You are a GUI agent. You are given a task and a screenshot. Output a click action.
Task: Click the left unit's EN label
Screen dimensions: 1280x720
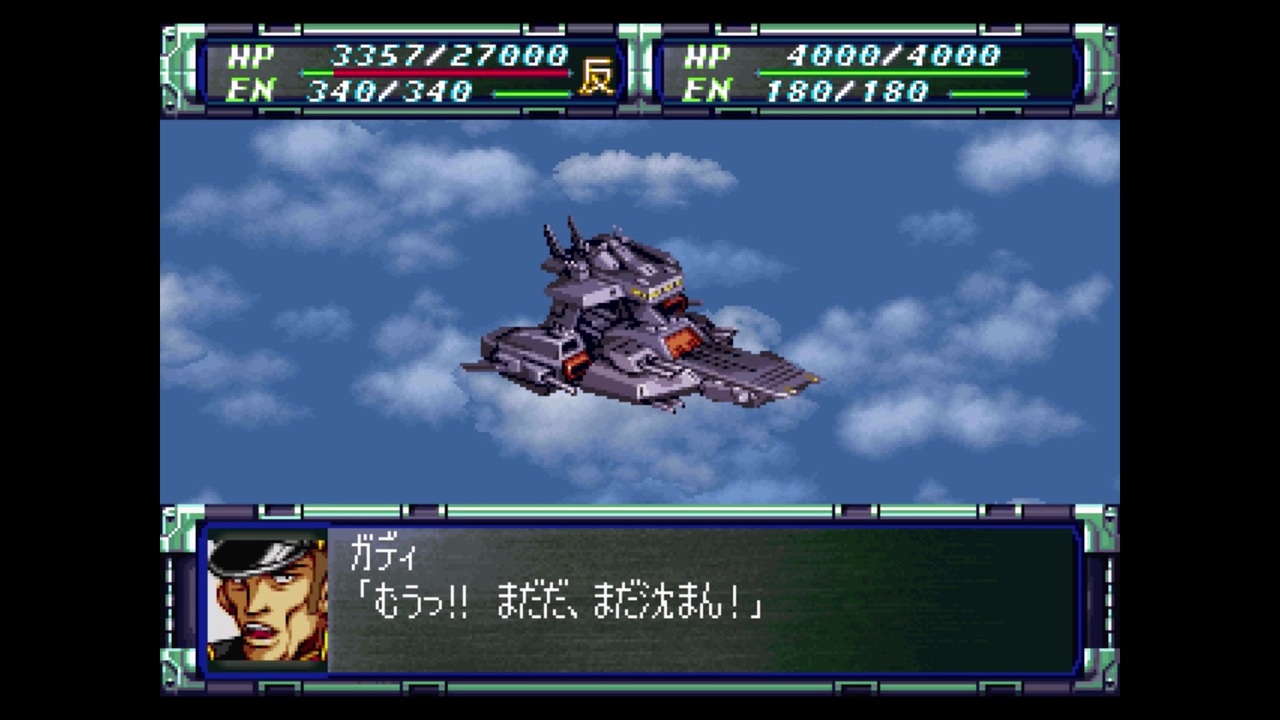(253, 91)
